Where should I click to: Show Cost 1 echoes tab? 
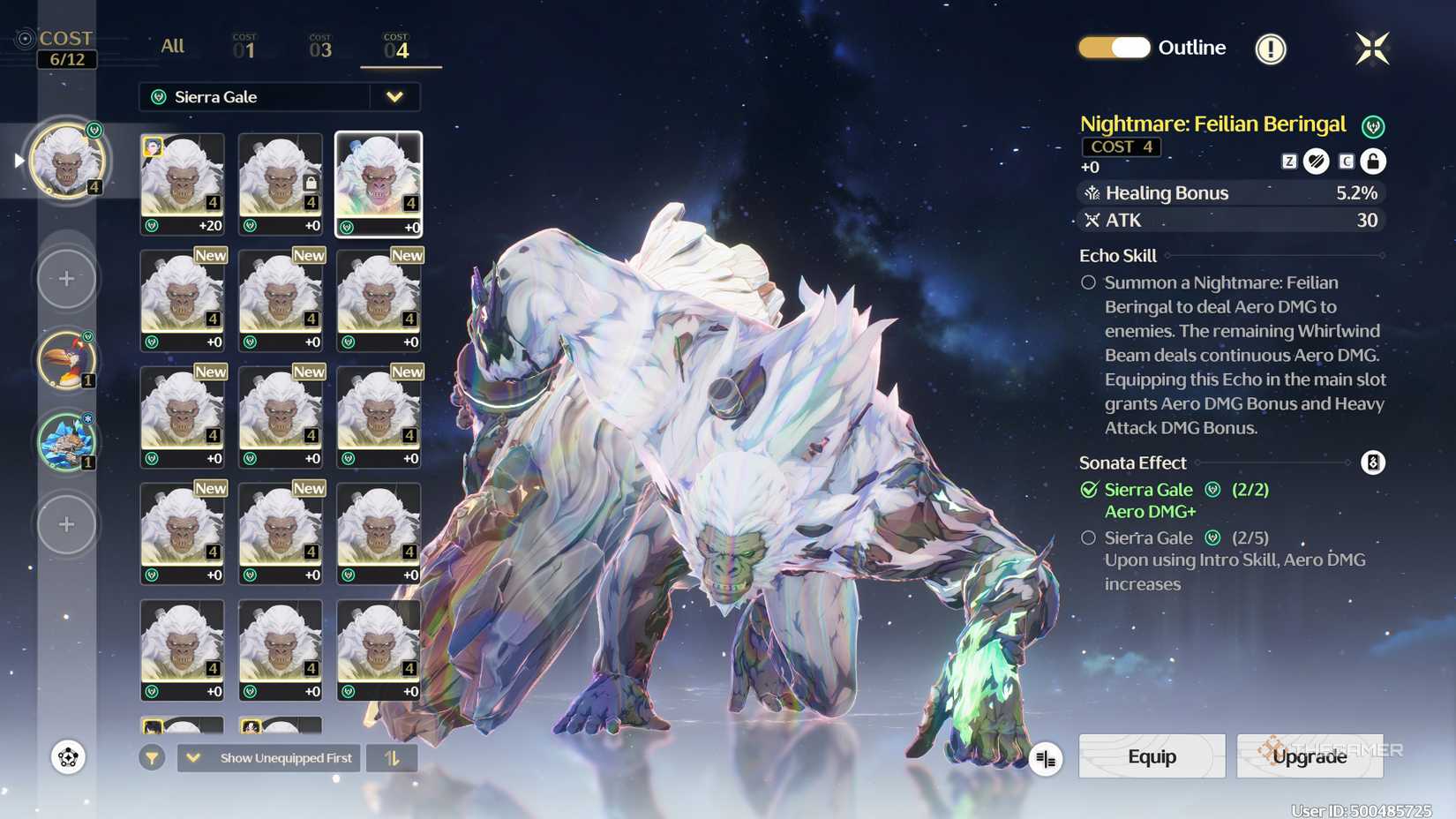[x=244, y=48]
